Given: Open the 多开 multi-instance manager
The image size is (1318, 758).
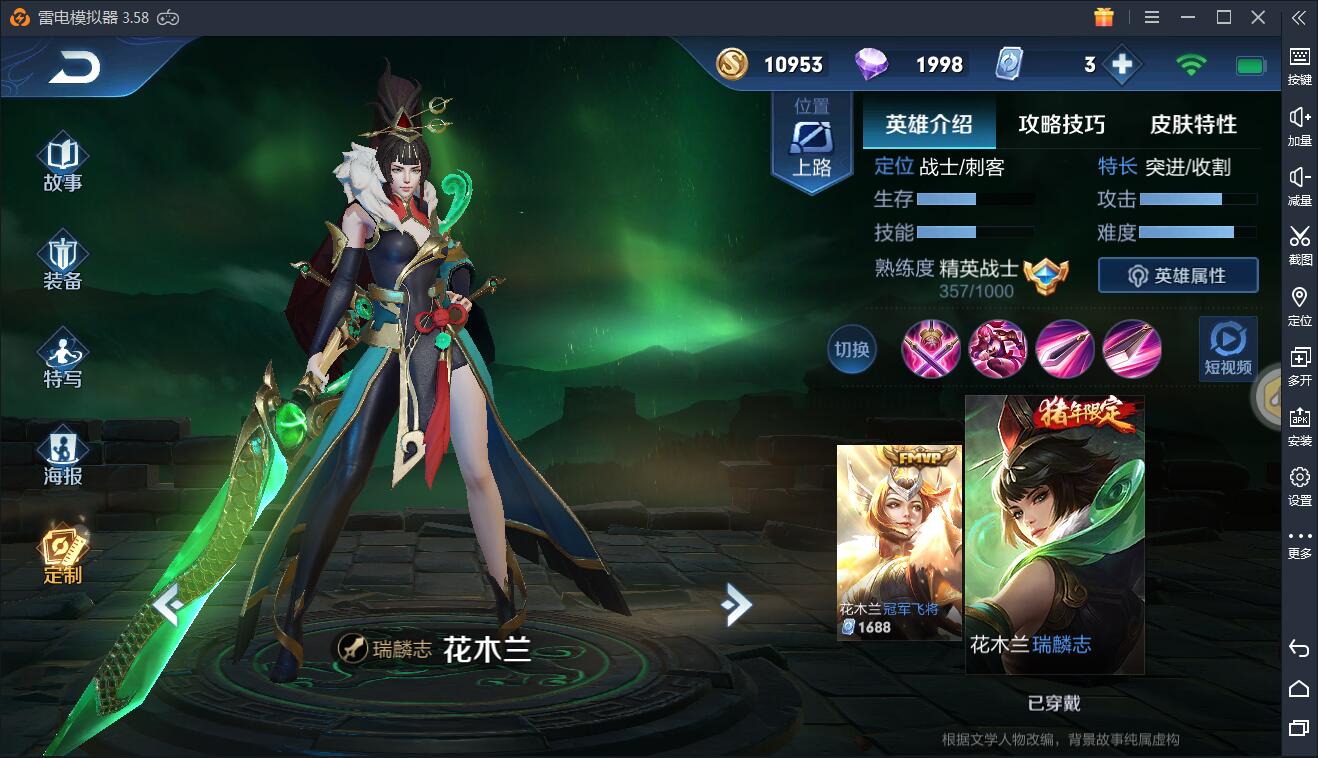Looking at the screenshot, I should pyautogui.click(x=1299, y=362).
